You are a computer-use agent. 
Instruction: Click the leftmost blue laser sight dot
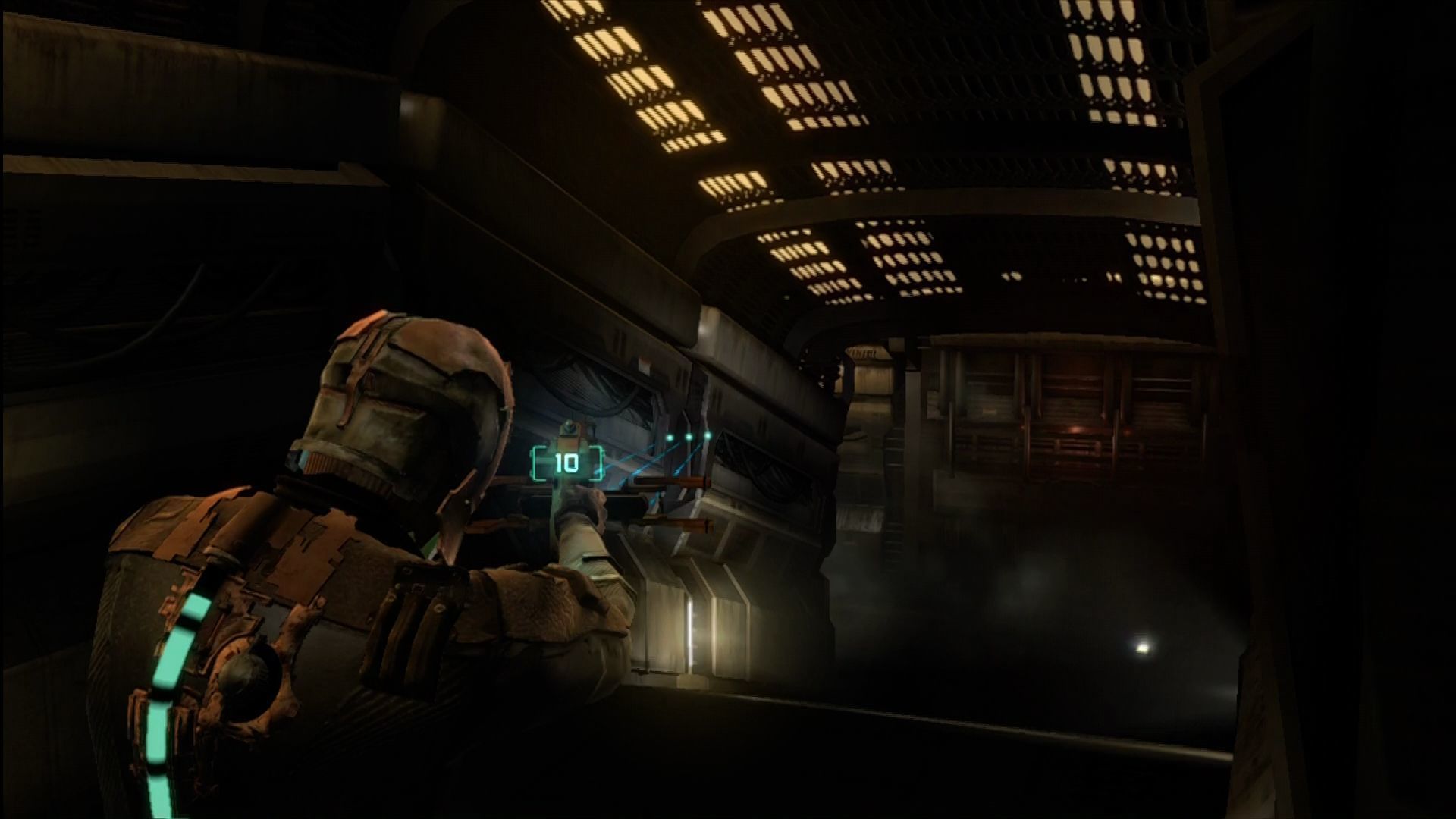click(670, 437)
